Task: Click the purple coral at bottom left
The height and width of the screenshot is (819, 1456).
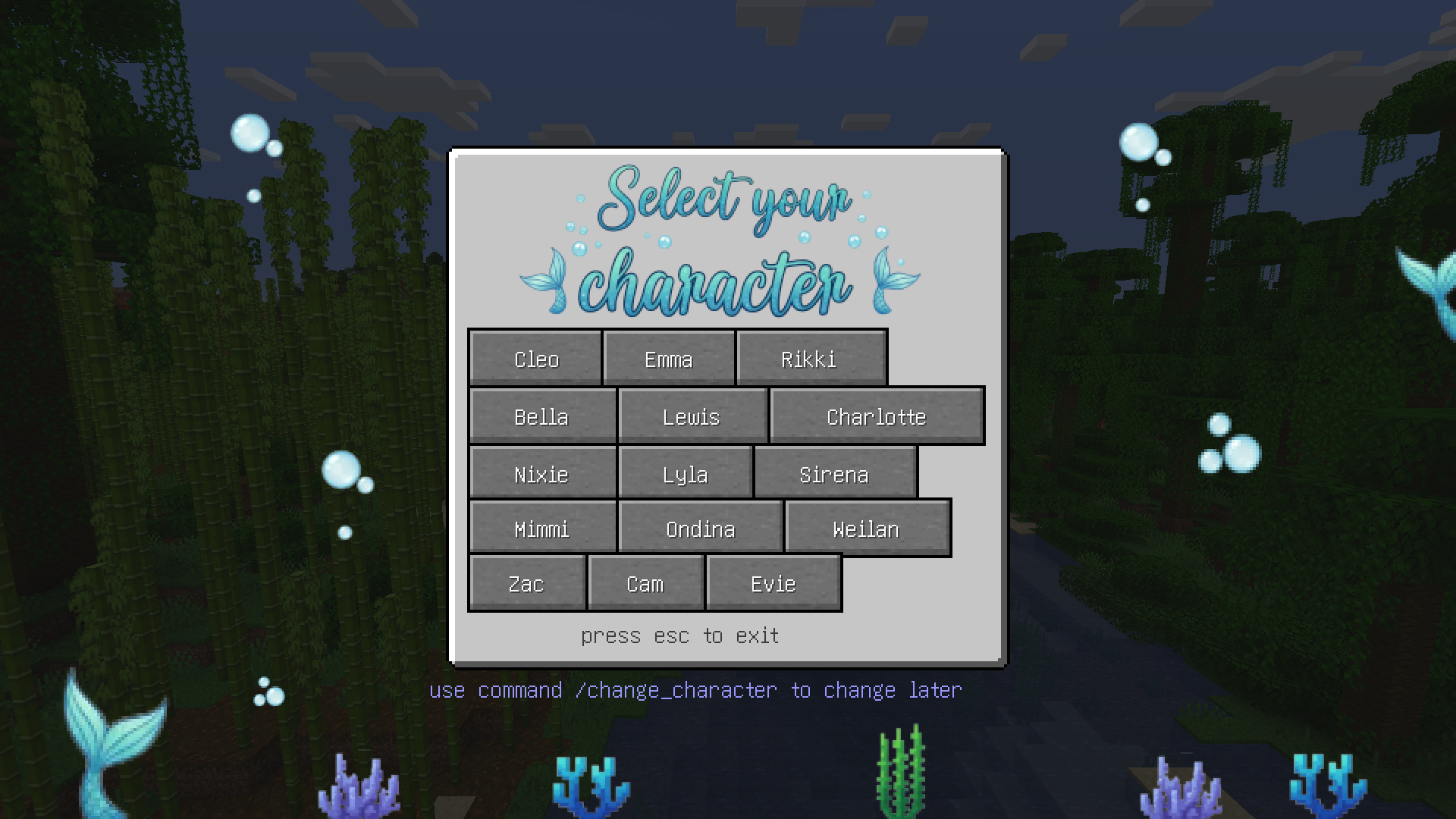Action: coord(360,789)
